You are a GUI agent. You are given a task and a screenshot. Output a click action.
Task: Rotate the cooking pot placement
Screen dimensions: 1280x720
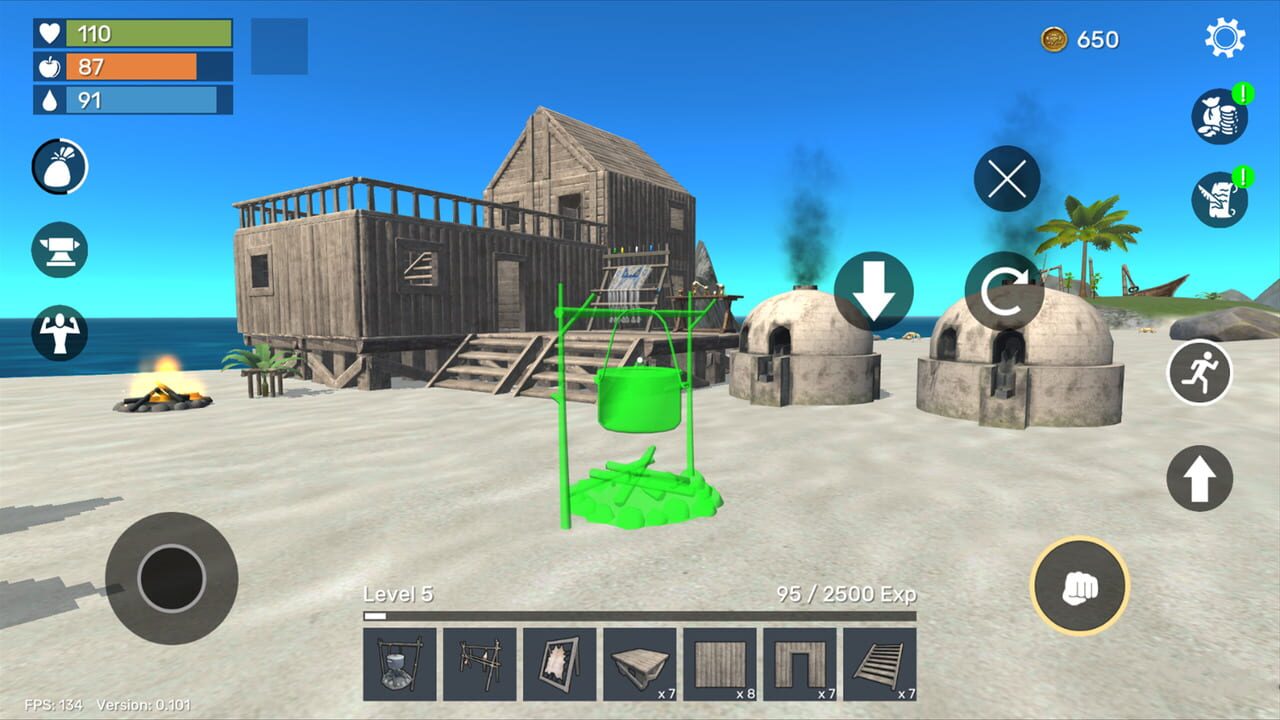pyautogui.click(x=1005, y=293)
